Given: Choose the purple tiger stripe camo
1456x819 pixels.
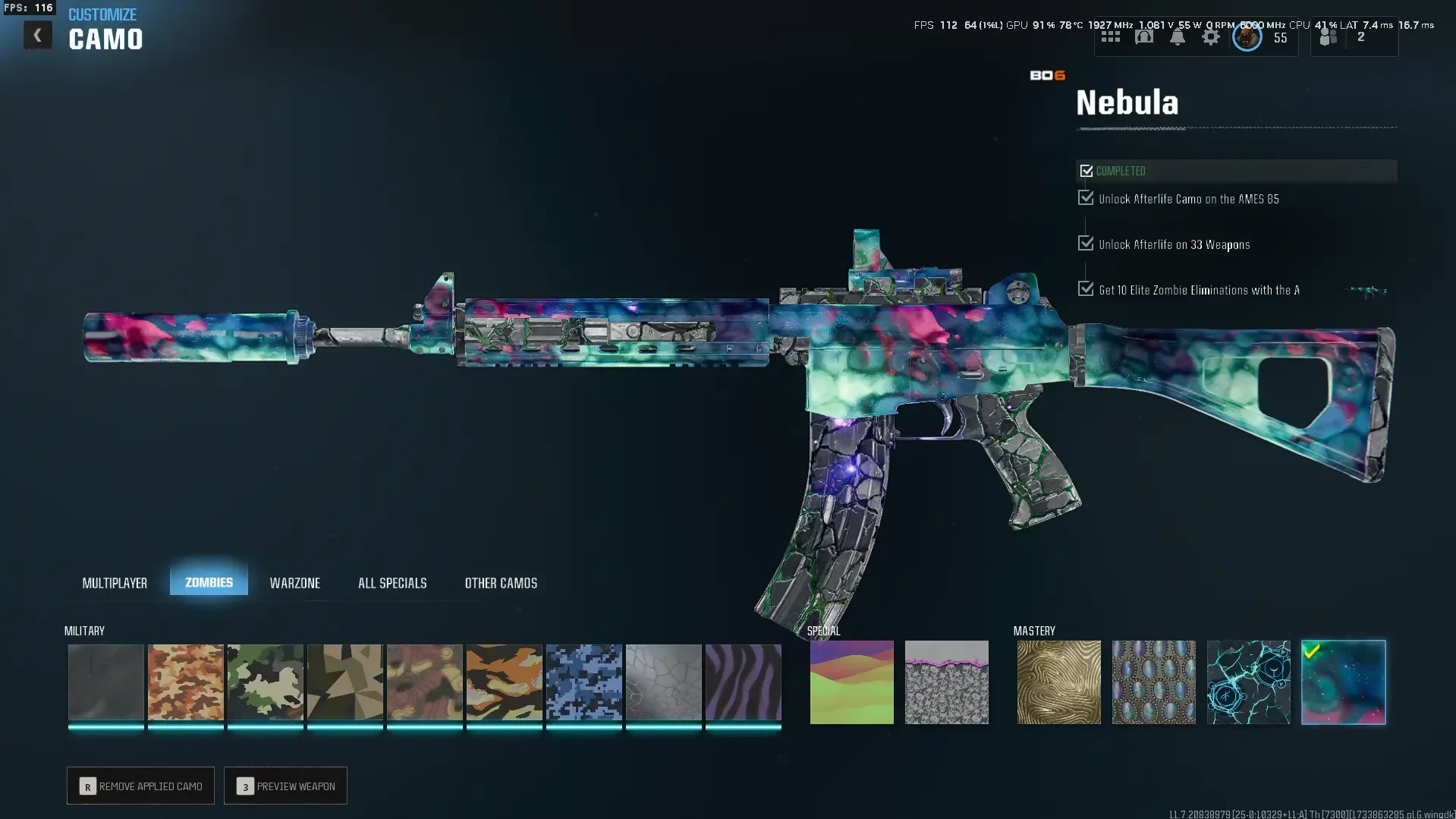Looking at the screenshot, I should tap(744, 682).
